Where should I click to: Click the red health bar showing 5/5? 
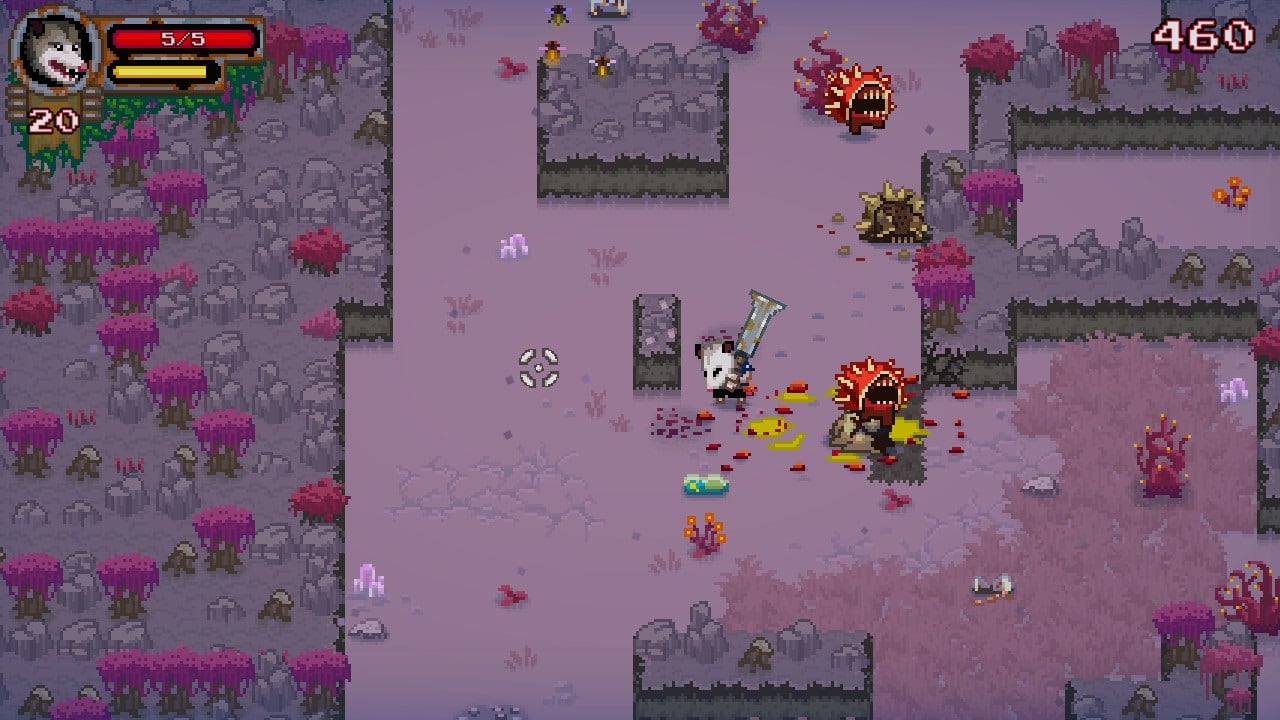point(185,36)
